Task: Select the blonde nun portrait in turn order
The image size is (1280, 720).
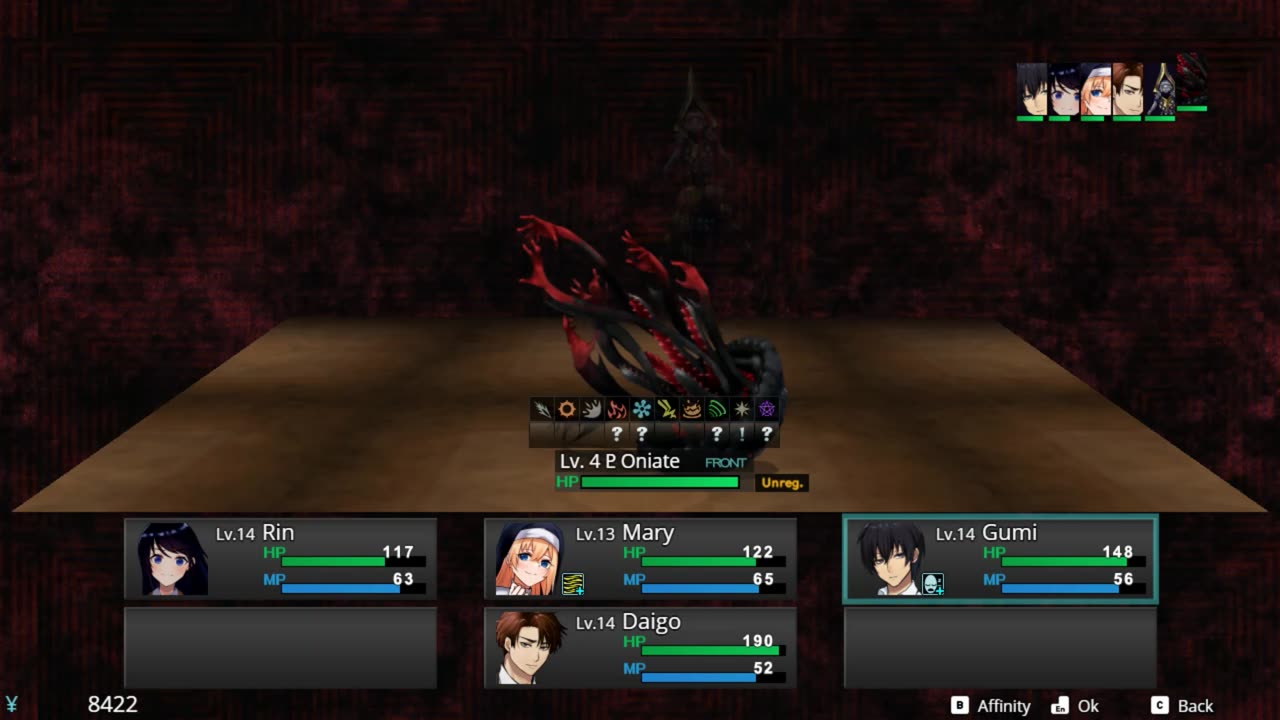Action: click(1095, 90)
